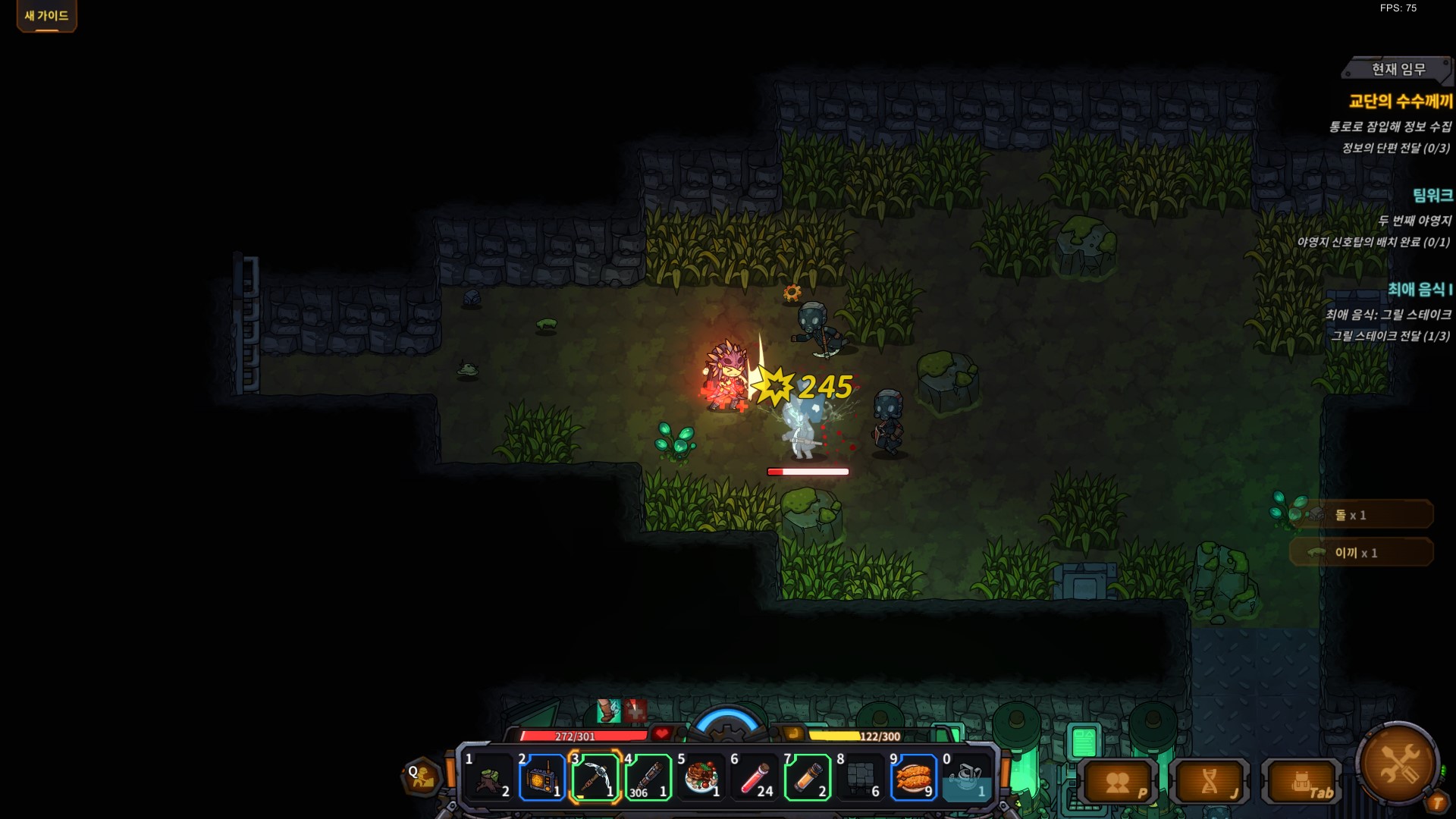Click the miner mode hexagon icon
The height and width of the screenshot is (819, 1456).
pos(422,777)
